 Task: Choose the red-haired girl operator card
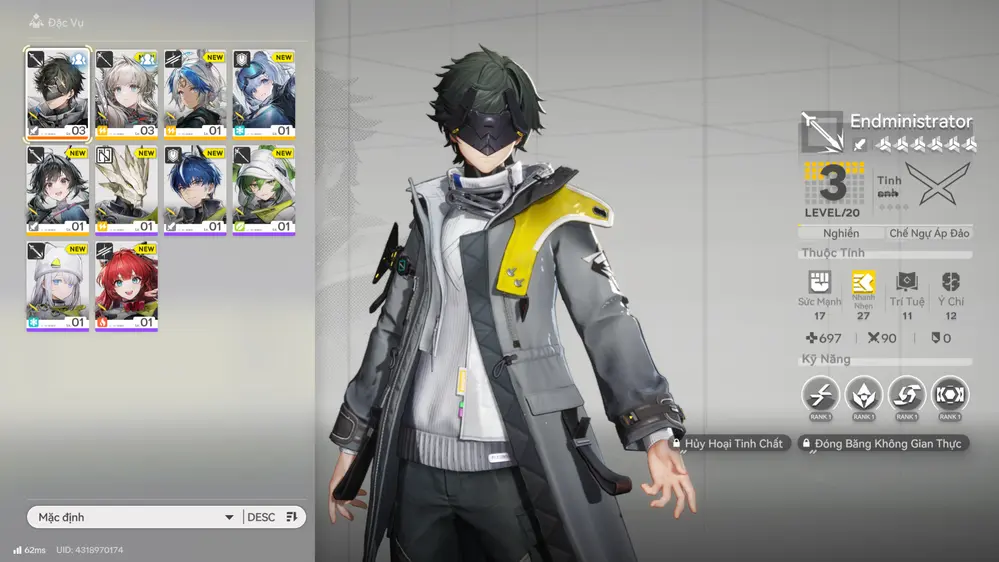[127, 286]
